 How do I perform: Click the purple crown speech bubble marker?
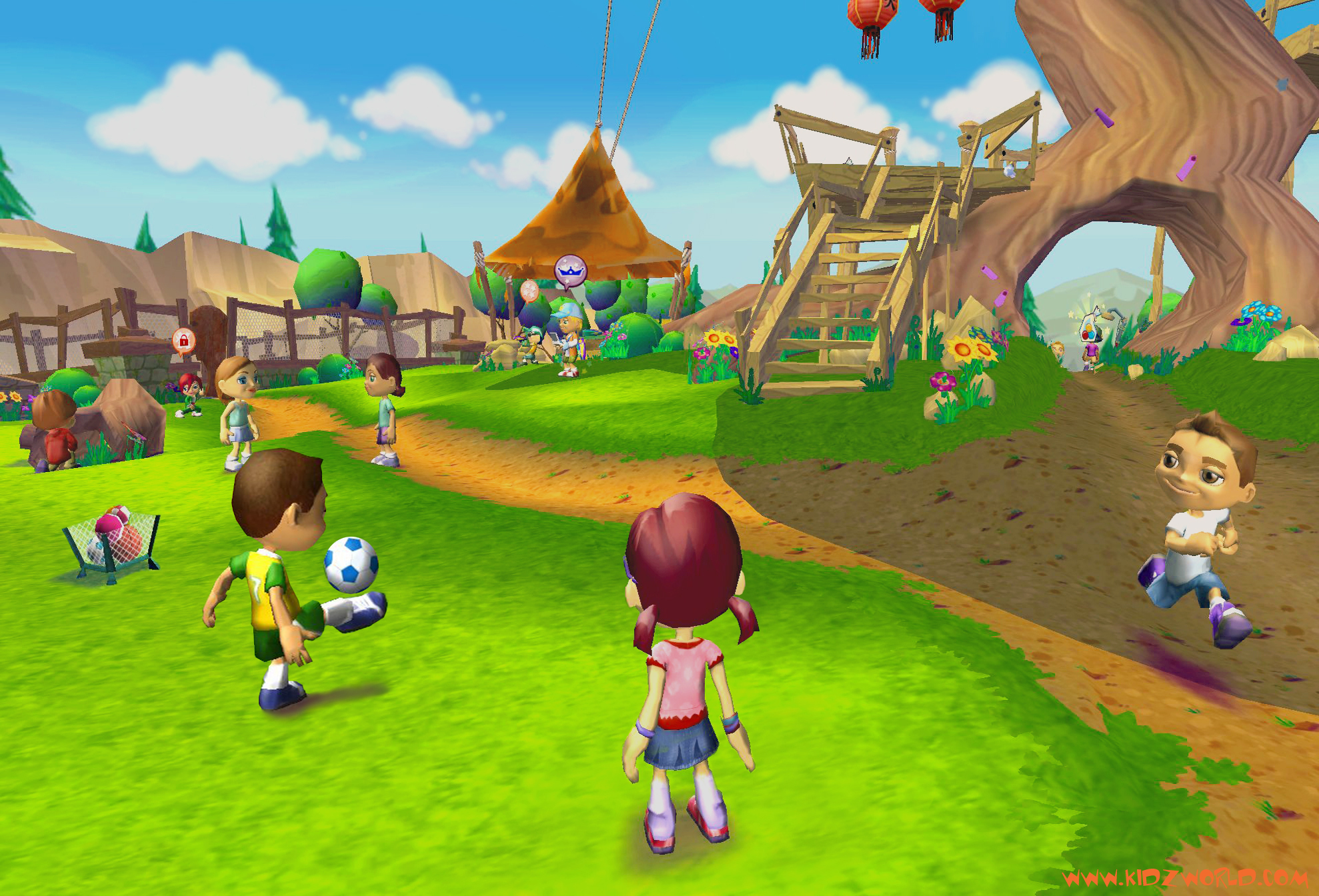click(570, 271)
